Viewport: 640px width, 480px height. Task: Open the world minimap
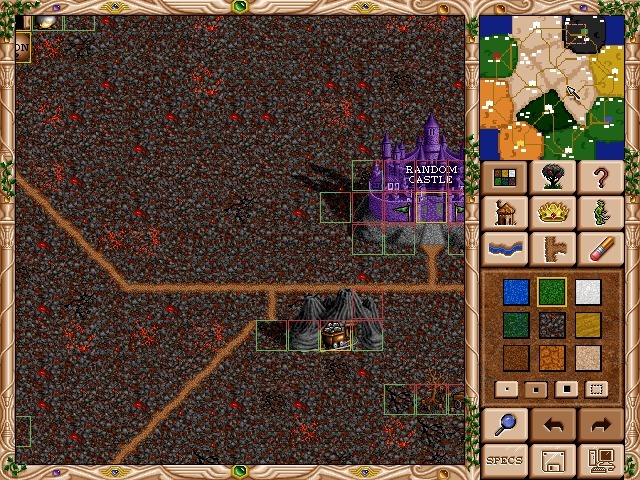(552, 87)
